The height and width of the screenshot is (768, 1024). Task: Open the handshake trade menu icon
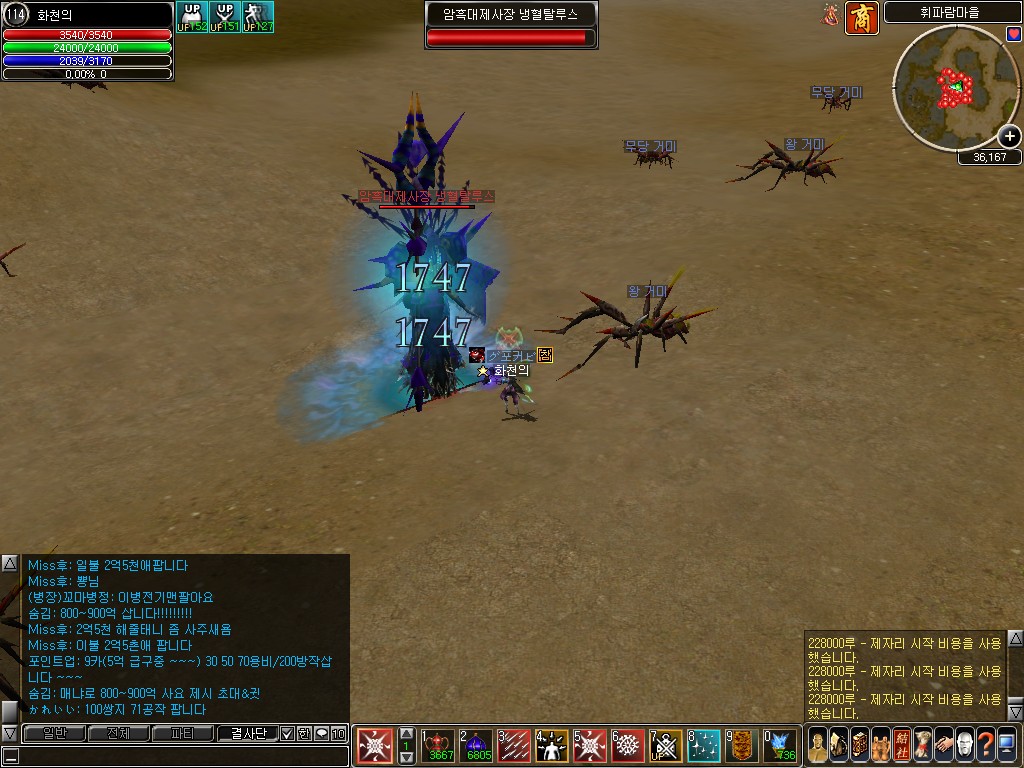pos(944,745)
